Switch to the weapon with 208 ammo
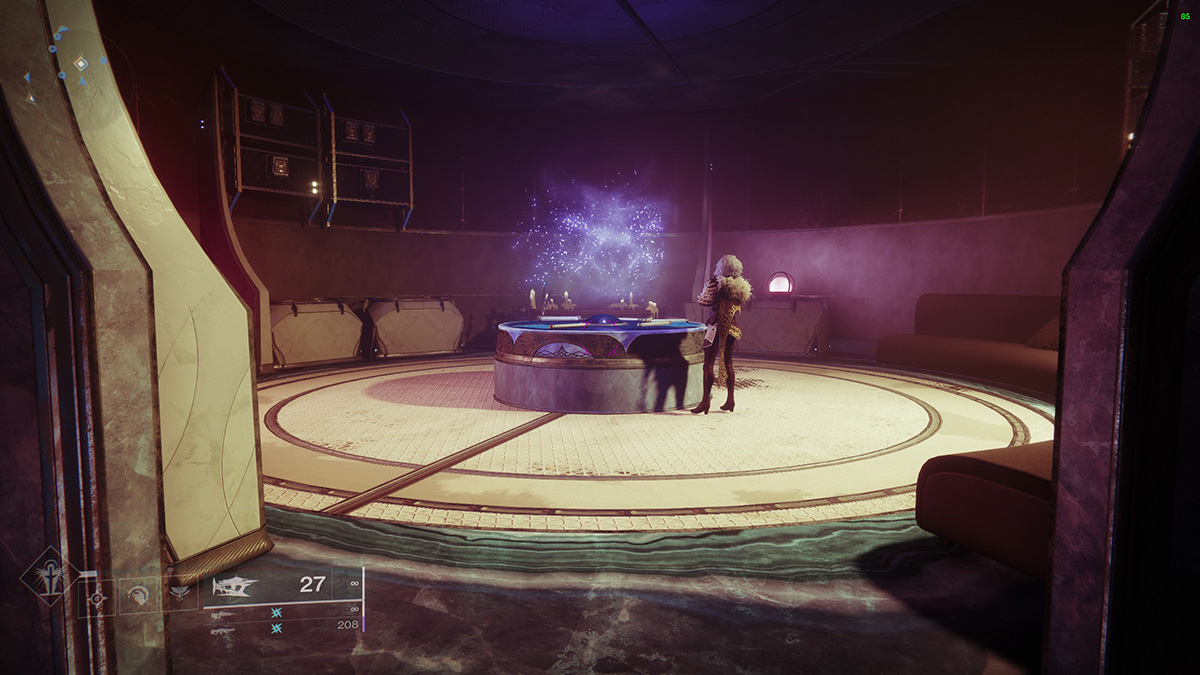 point(222,631)
